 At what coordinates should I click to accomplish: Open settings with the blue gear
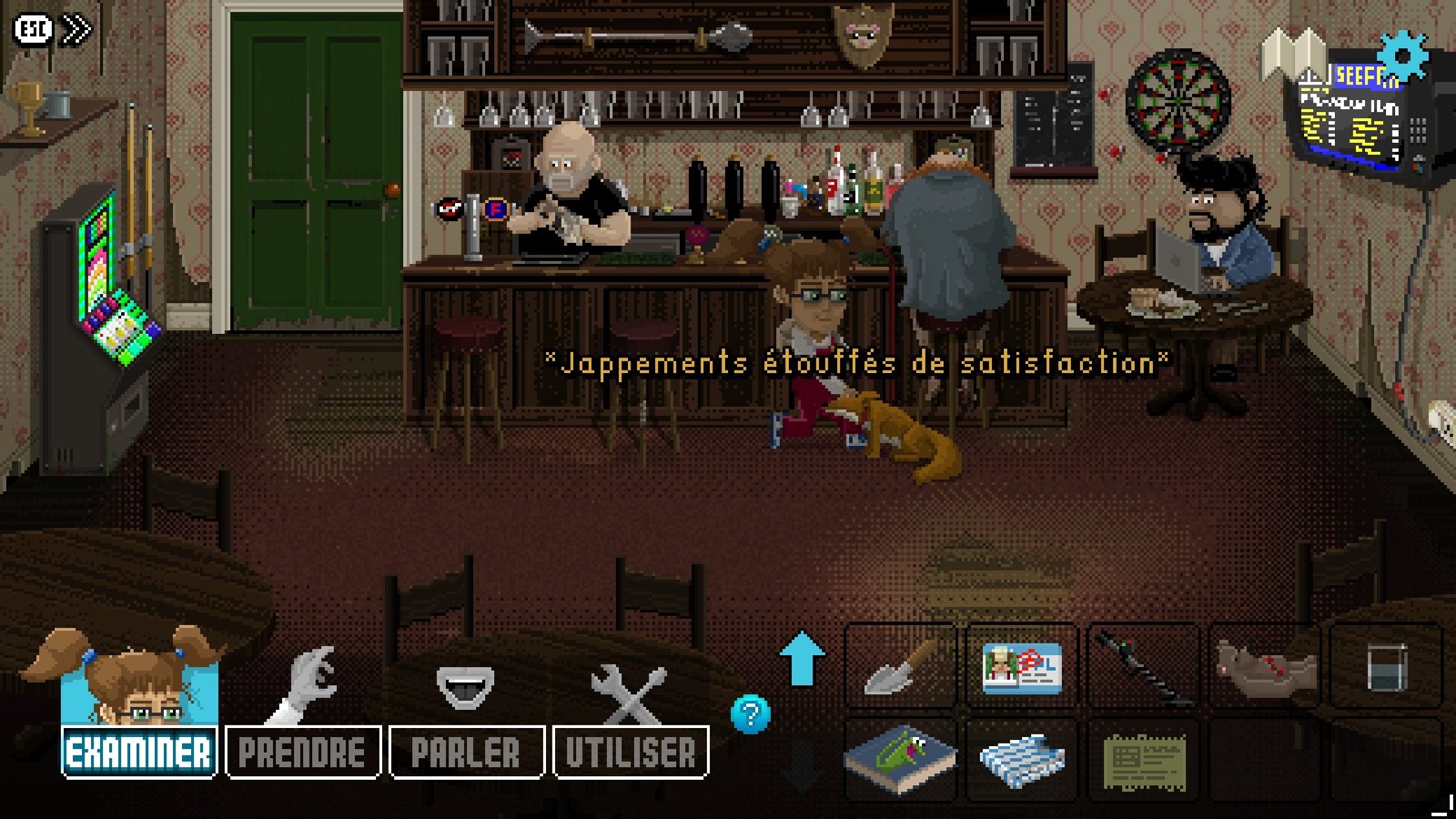[x=1402, y=56]
